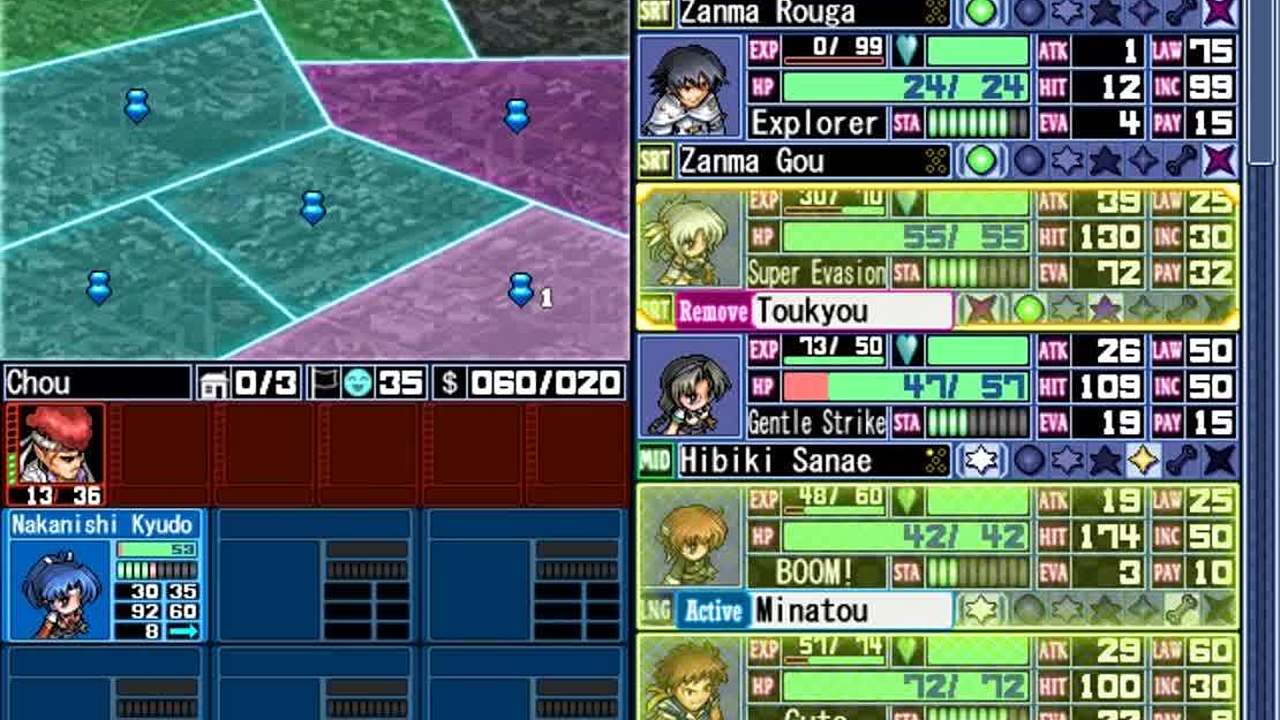Choose the Gentle Strike unit portrait

690,388
